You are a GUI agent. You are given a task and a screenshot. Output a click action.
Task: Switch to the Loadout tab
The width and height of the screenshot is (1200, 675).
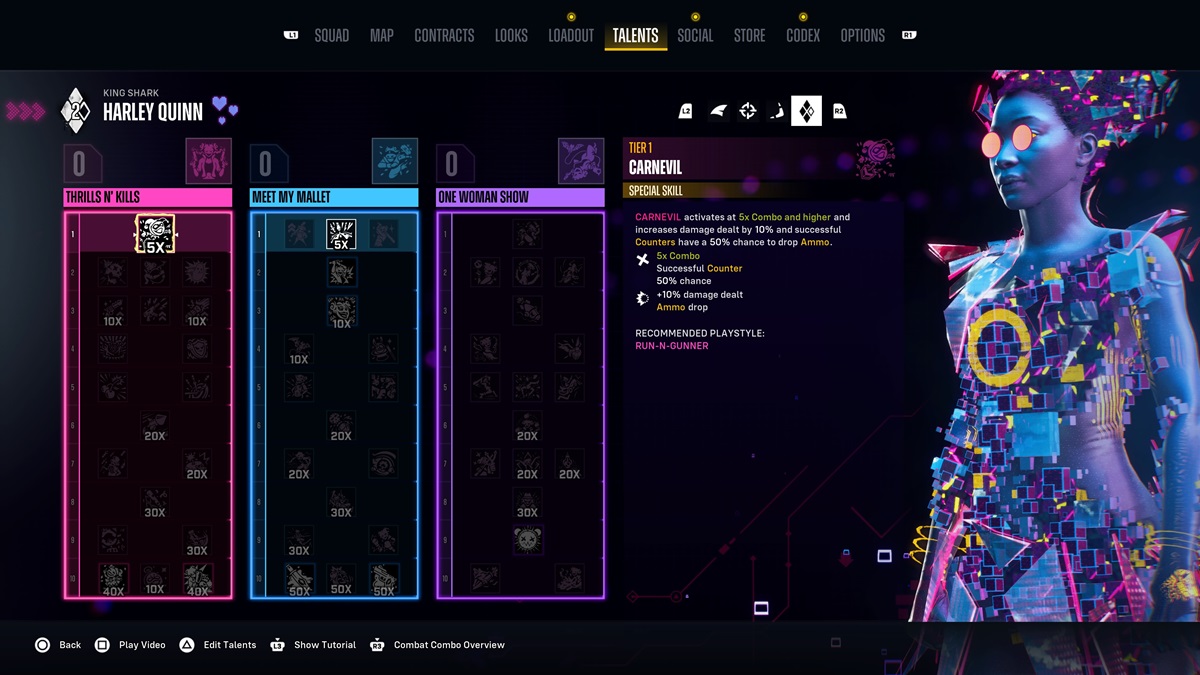[x=571, y=36]
